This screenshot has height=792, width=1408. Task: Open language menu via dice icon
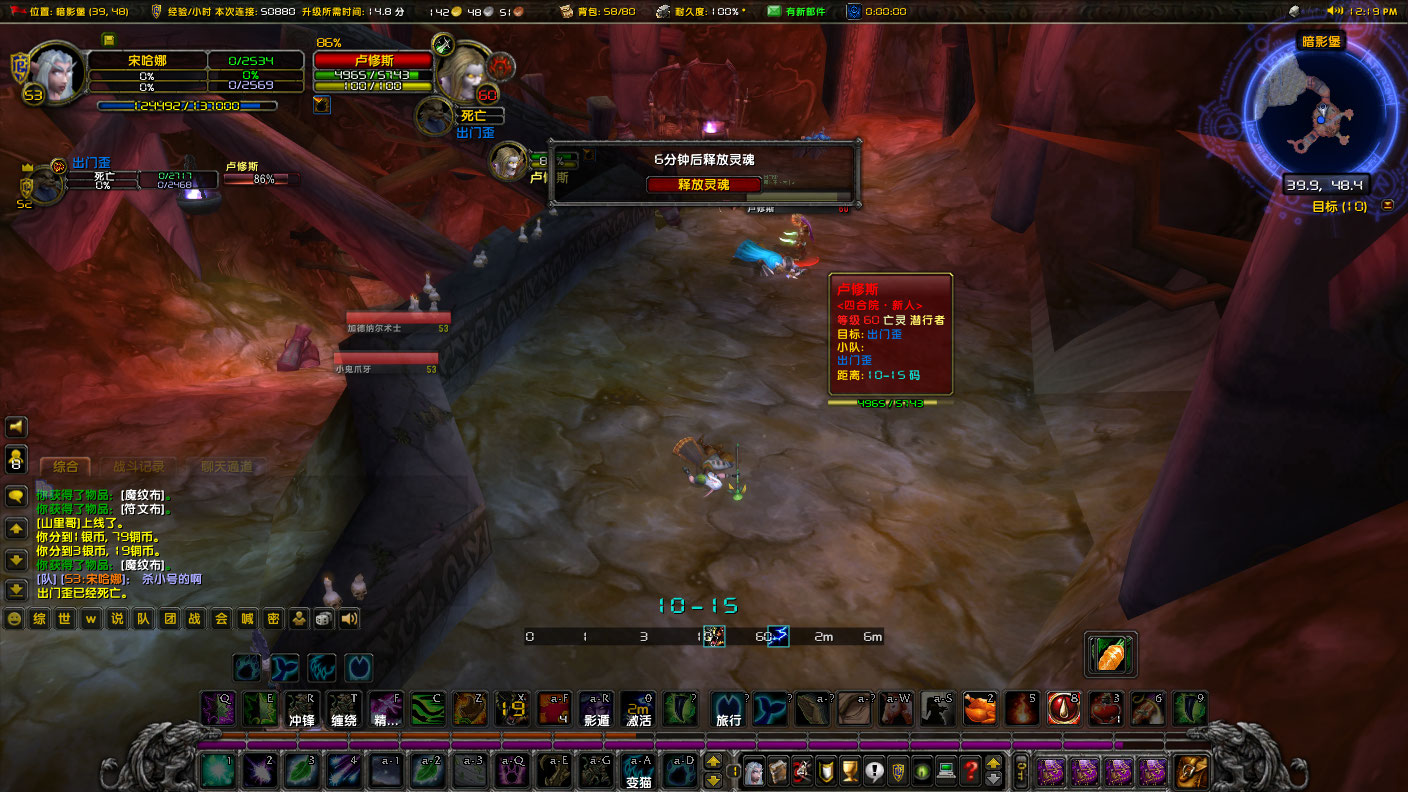(x=322, y=618)
